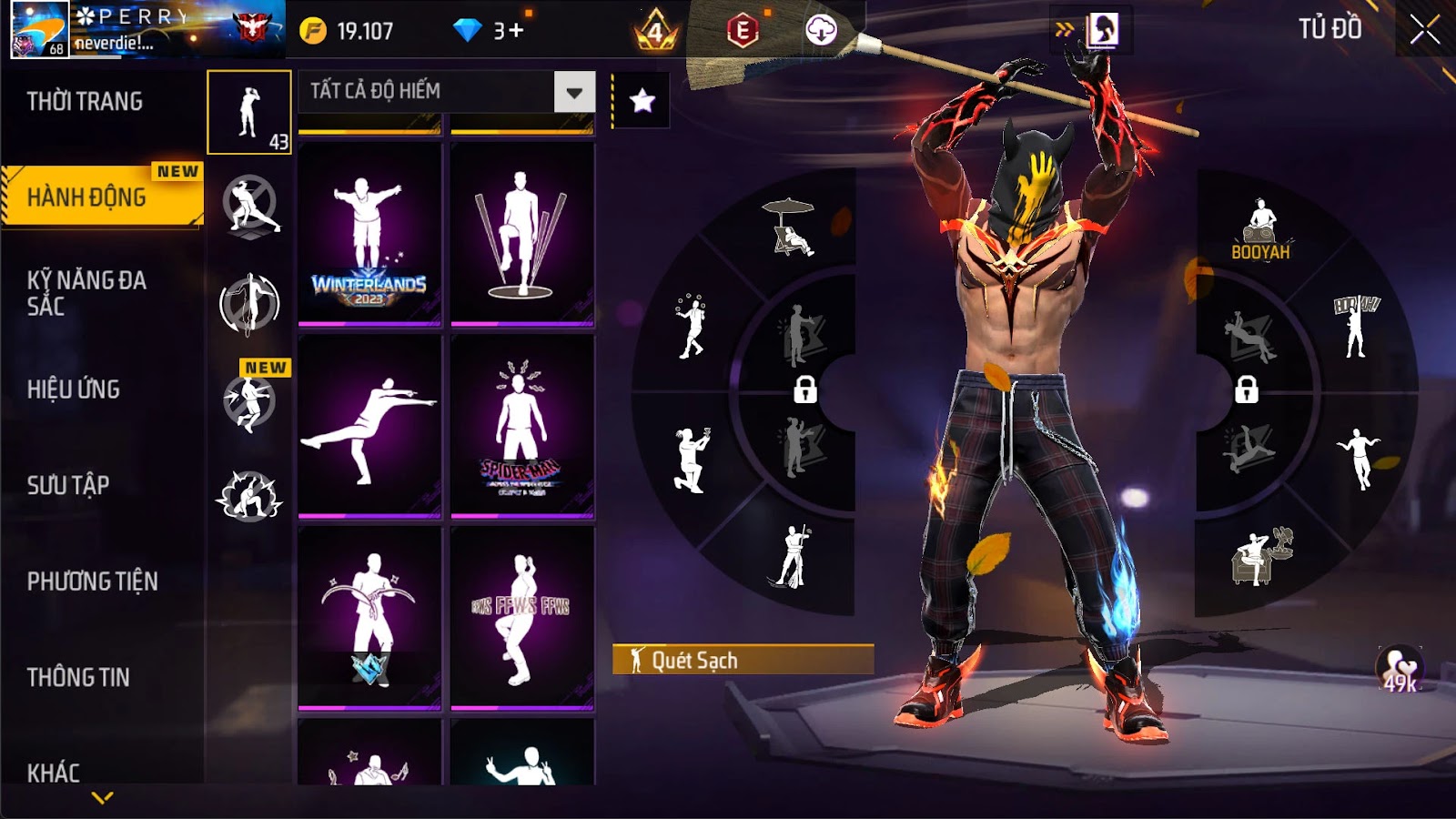This screenshot has height=819, width=1456.
Task: Toggle the star favorites filter
Action: (x=642, y=101)
